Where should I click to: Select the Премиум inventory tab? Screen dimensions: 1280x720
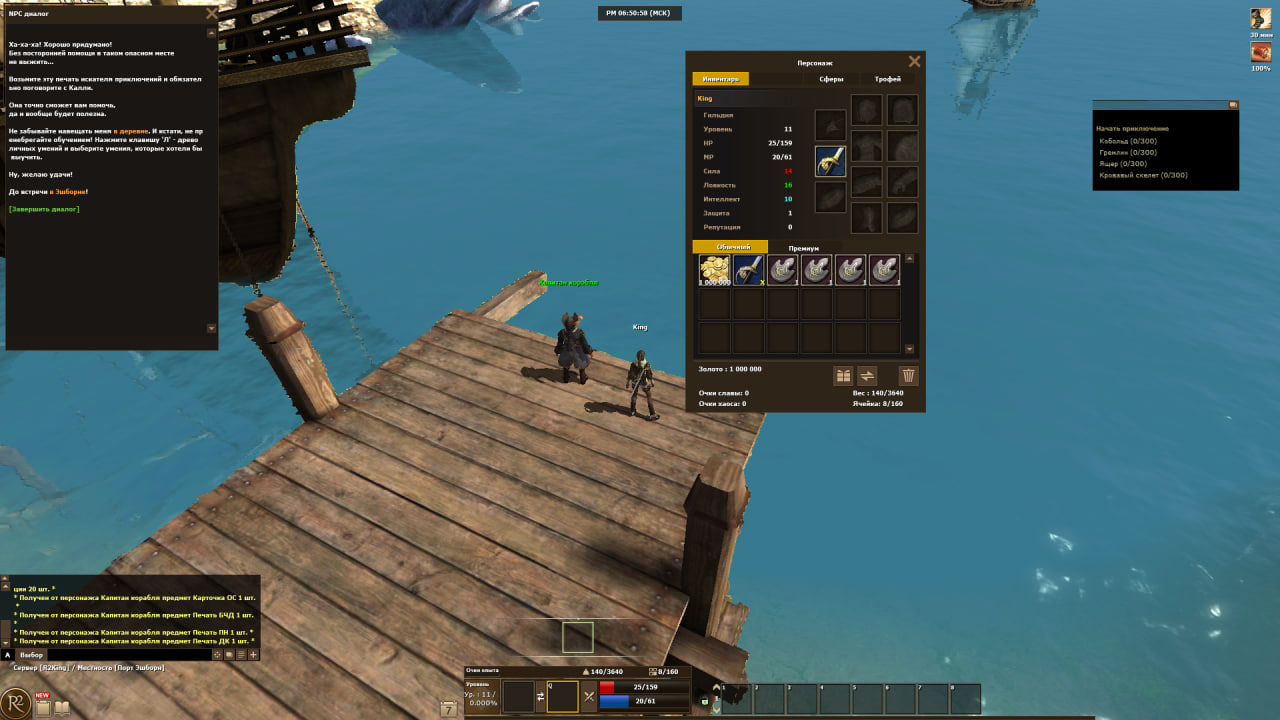pos(803,248)
